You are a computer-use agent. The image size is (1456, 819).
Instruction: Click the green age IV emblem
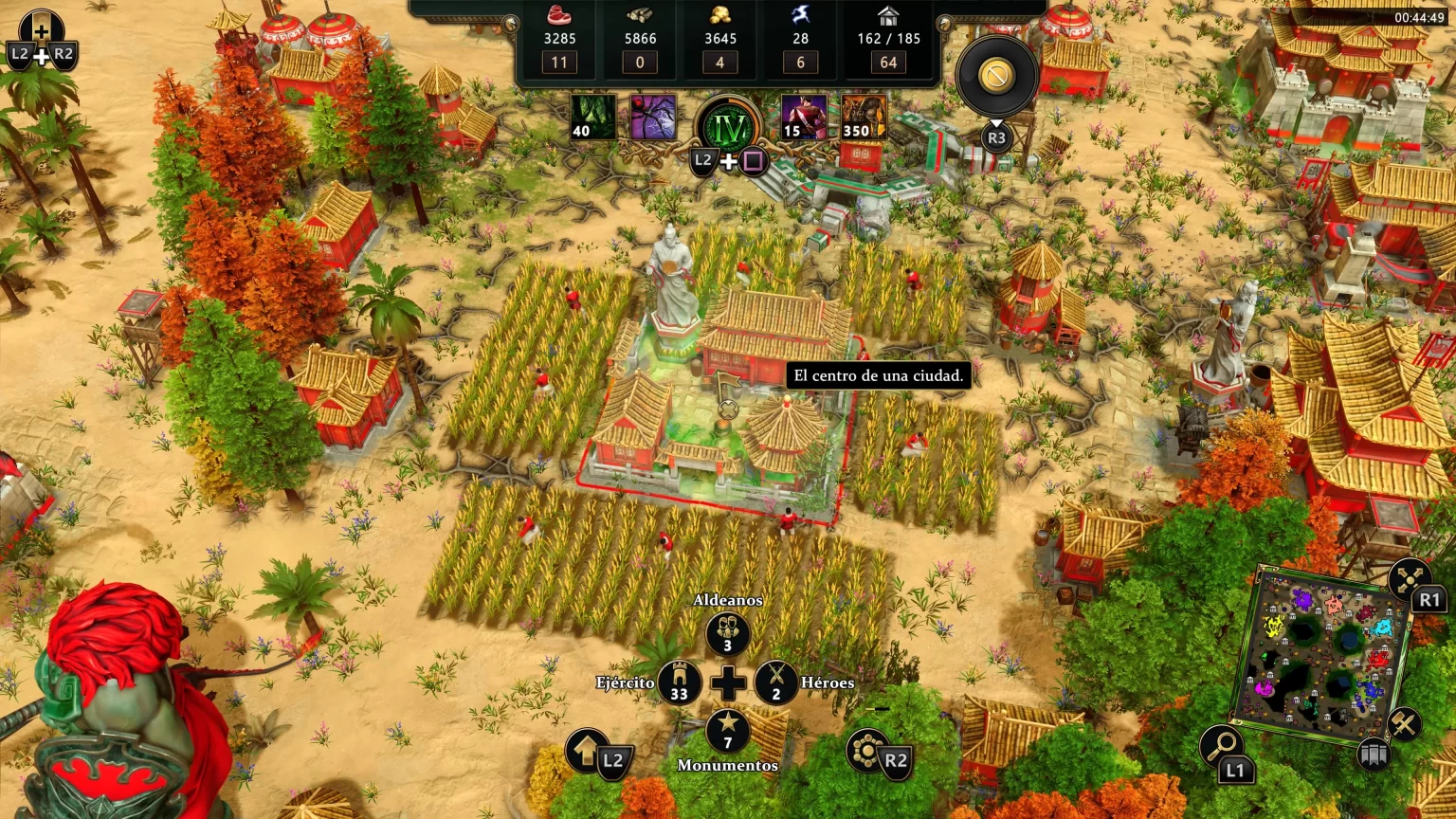728,127
